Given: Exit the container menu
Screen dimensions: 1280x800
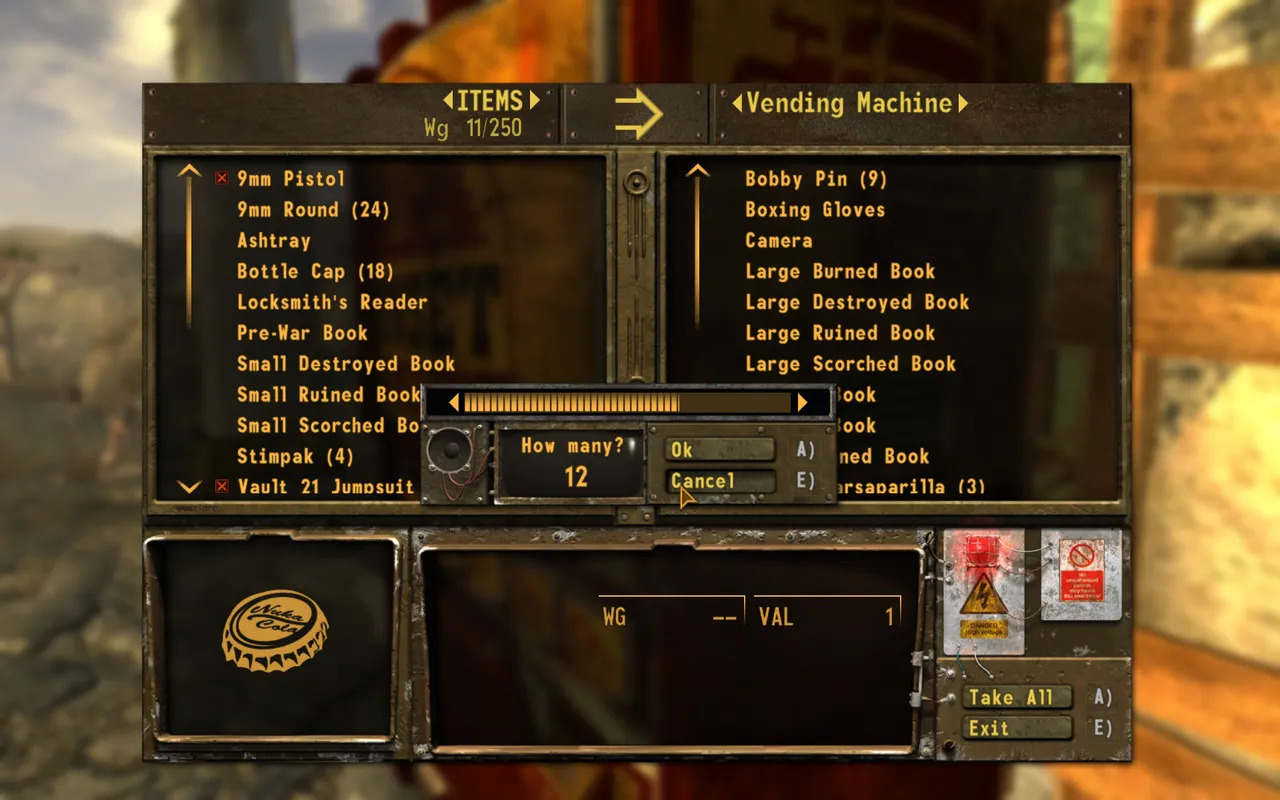Looking at the screenshot, I should point(1016,728).
